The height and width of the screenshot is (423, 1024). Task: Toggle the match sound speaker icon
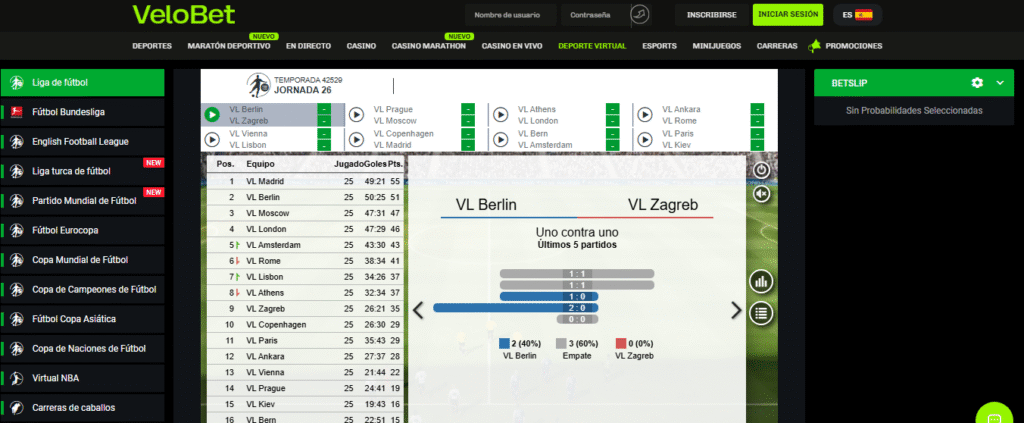coord(762,193)
